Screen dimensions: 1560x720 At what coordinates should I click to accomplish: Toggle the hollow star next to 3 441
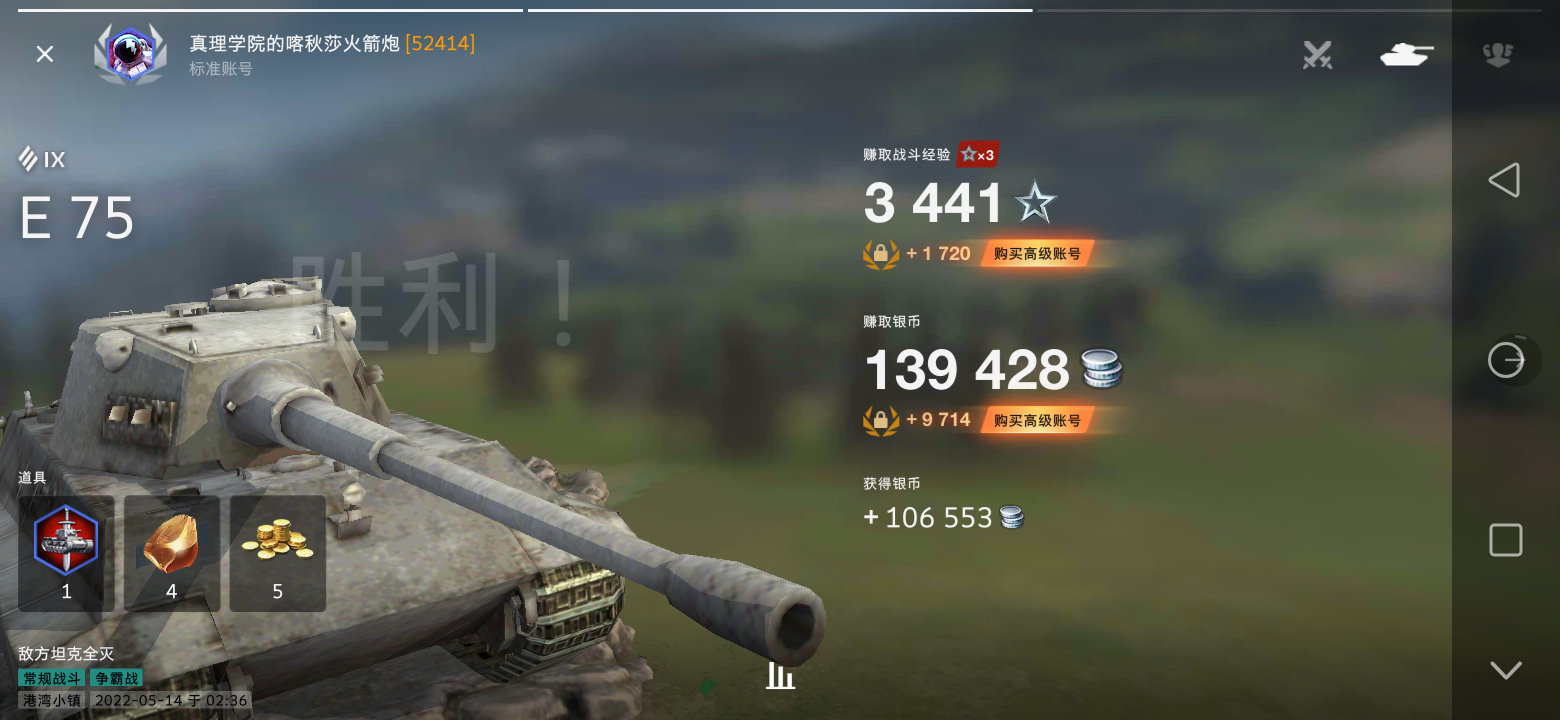[1037, 202]
